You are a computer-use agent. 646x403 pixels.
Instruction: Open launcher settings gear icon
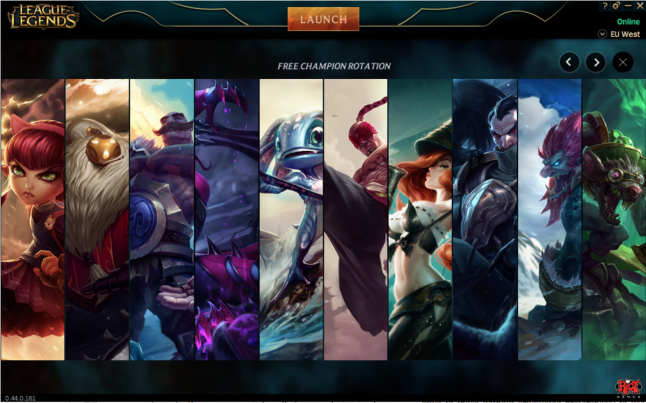tap(616, 6)
